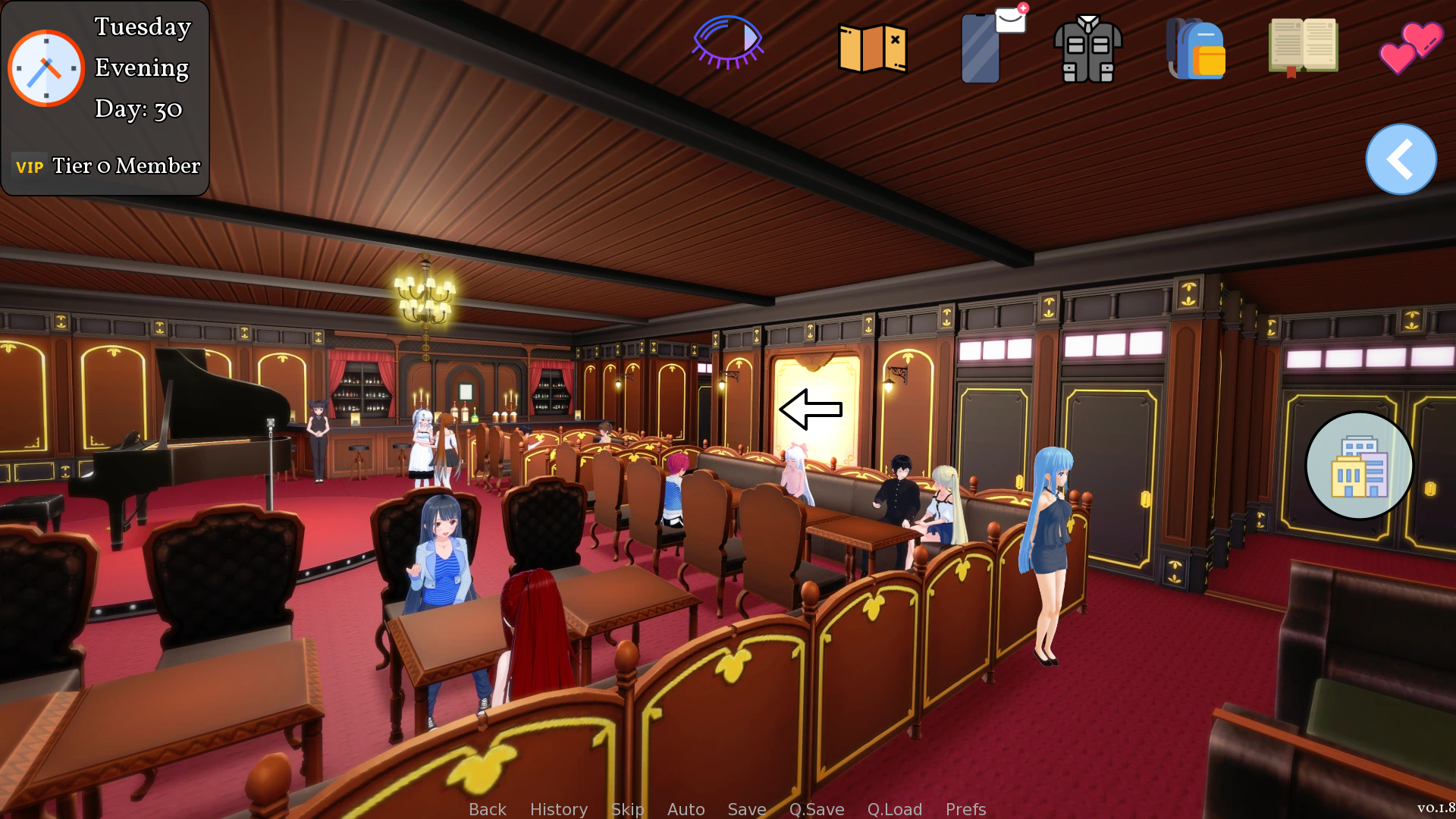Open the History screen

pos(558,809)
